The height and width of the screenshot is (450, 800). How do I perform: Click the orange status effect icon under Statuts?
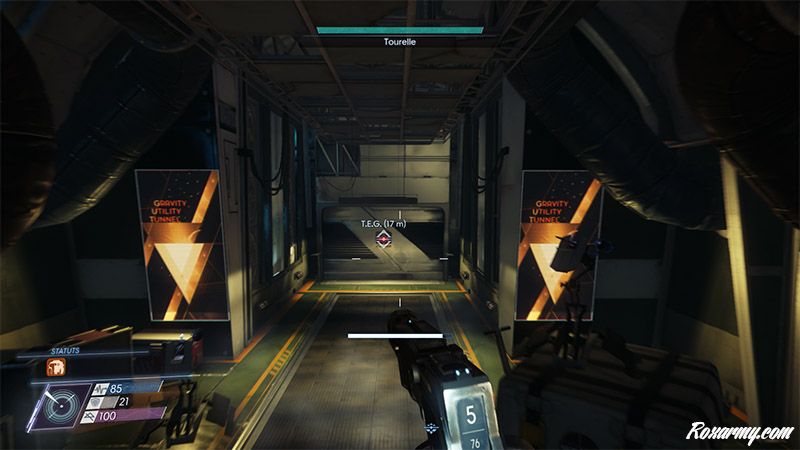pos(56,367)
